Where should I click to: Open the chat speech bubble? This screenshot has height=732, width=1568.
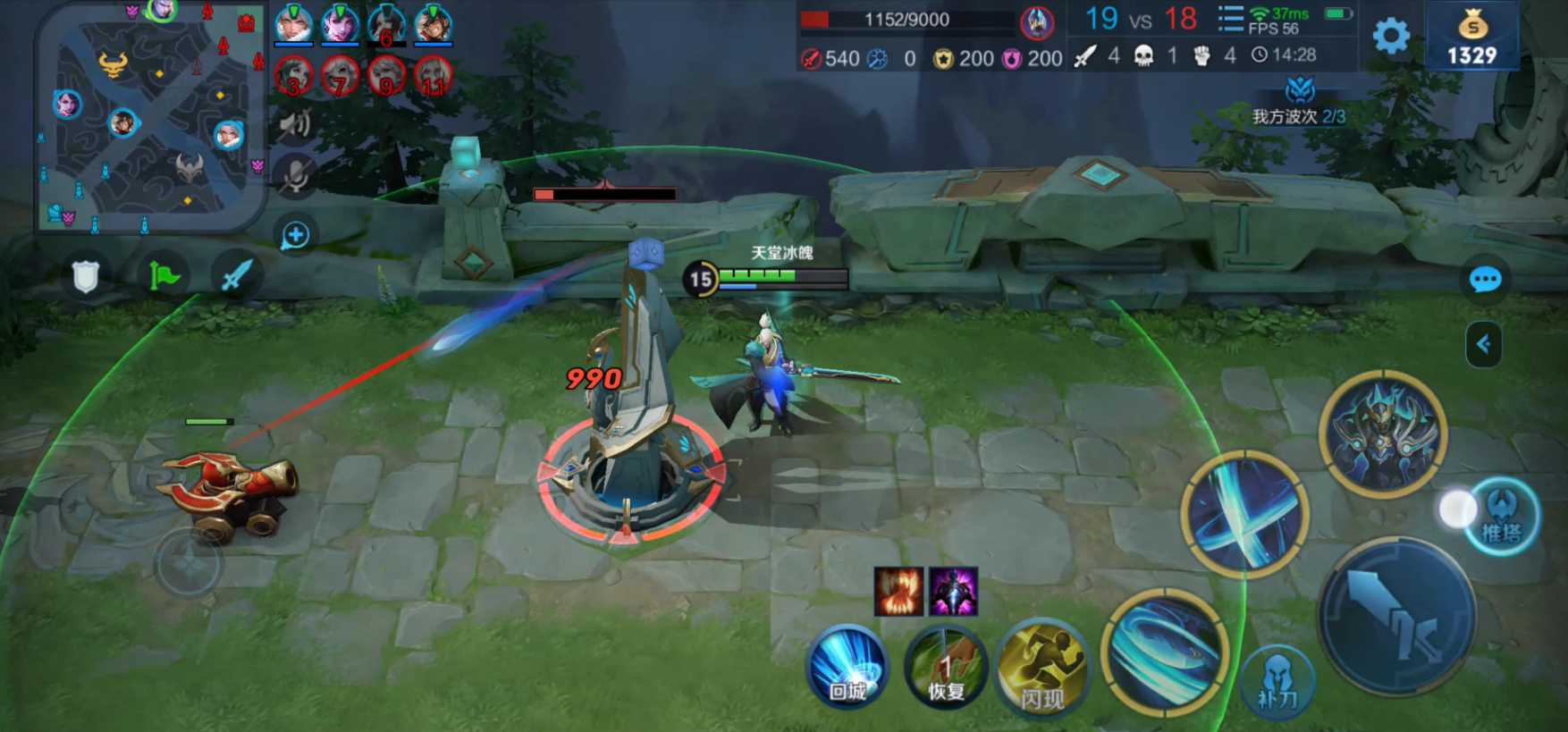pos(1485,280)
